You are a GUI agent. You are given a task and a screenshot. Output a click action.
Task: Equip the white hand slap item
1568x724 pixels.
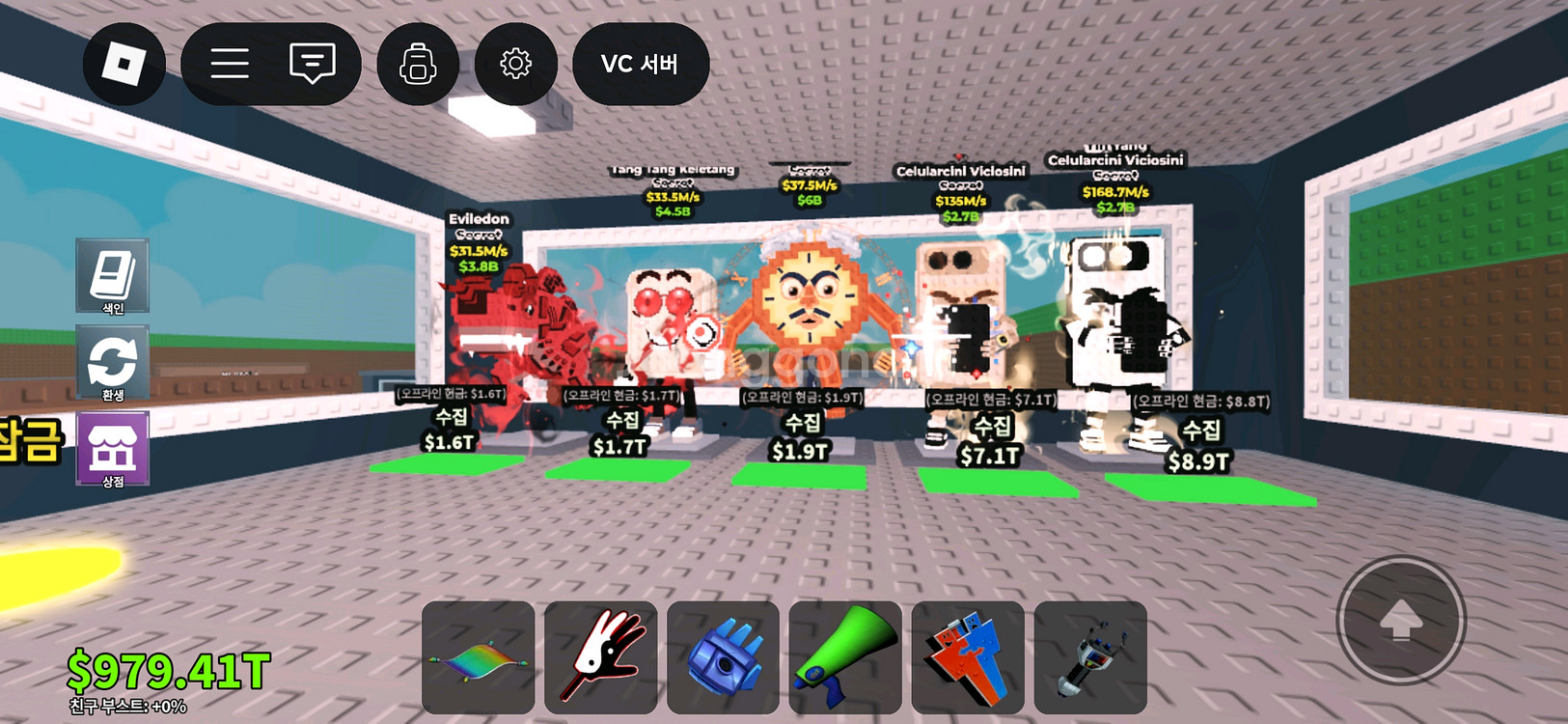tap(600, 657)
